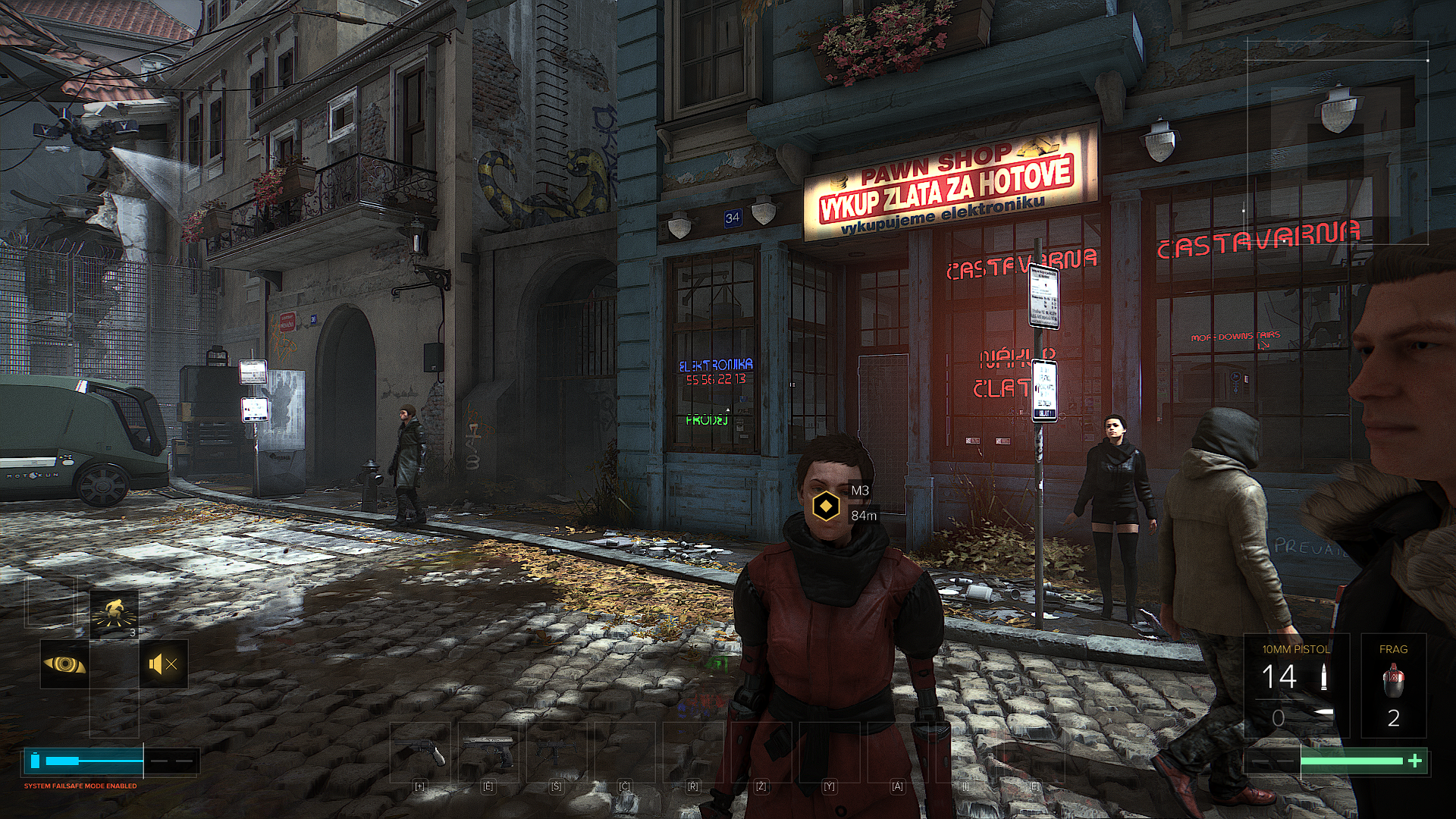Activate the Smart Vision eye augmentation

tap(64, 664)
